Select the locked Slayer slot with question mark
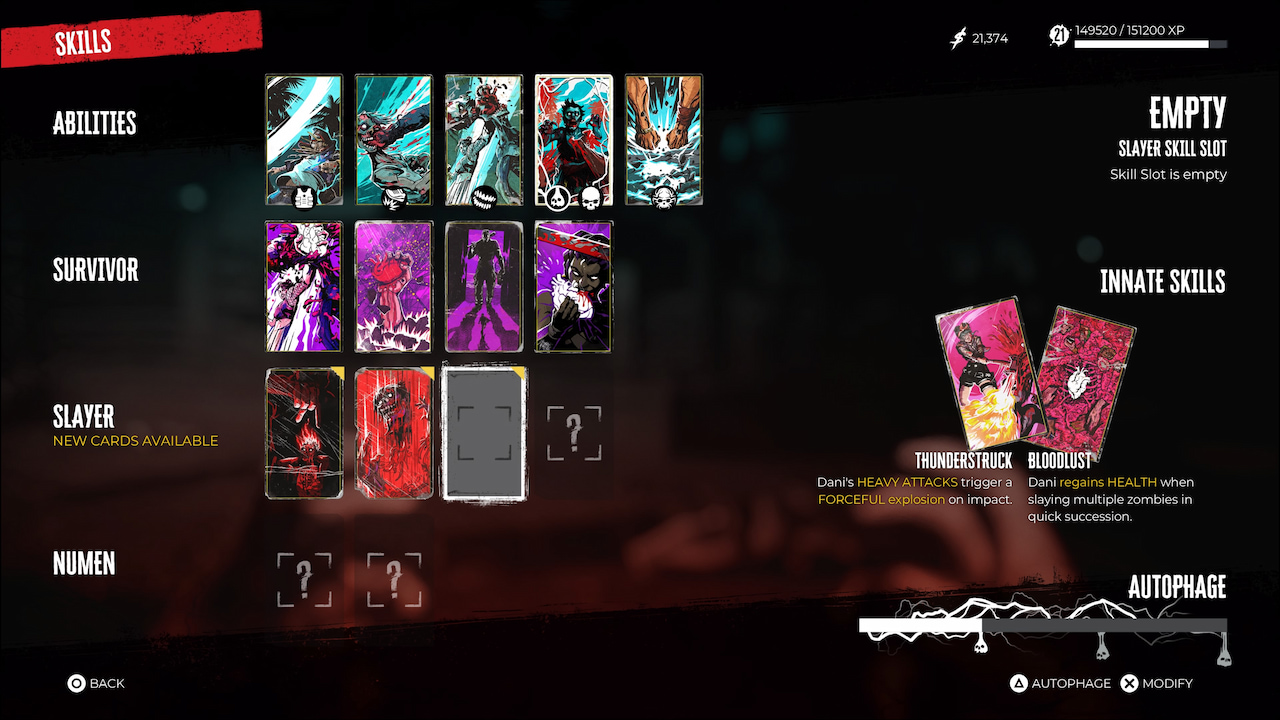The height and width of the screenshot is (720, 1280). (573, 432)
